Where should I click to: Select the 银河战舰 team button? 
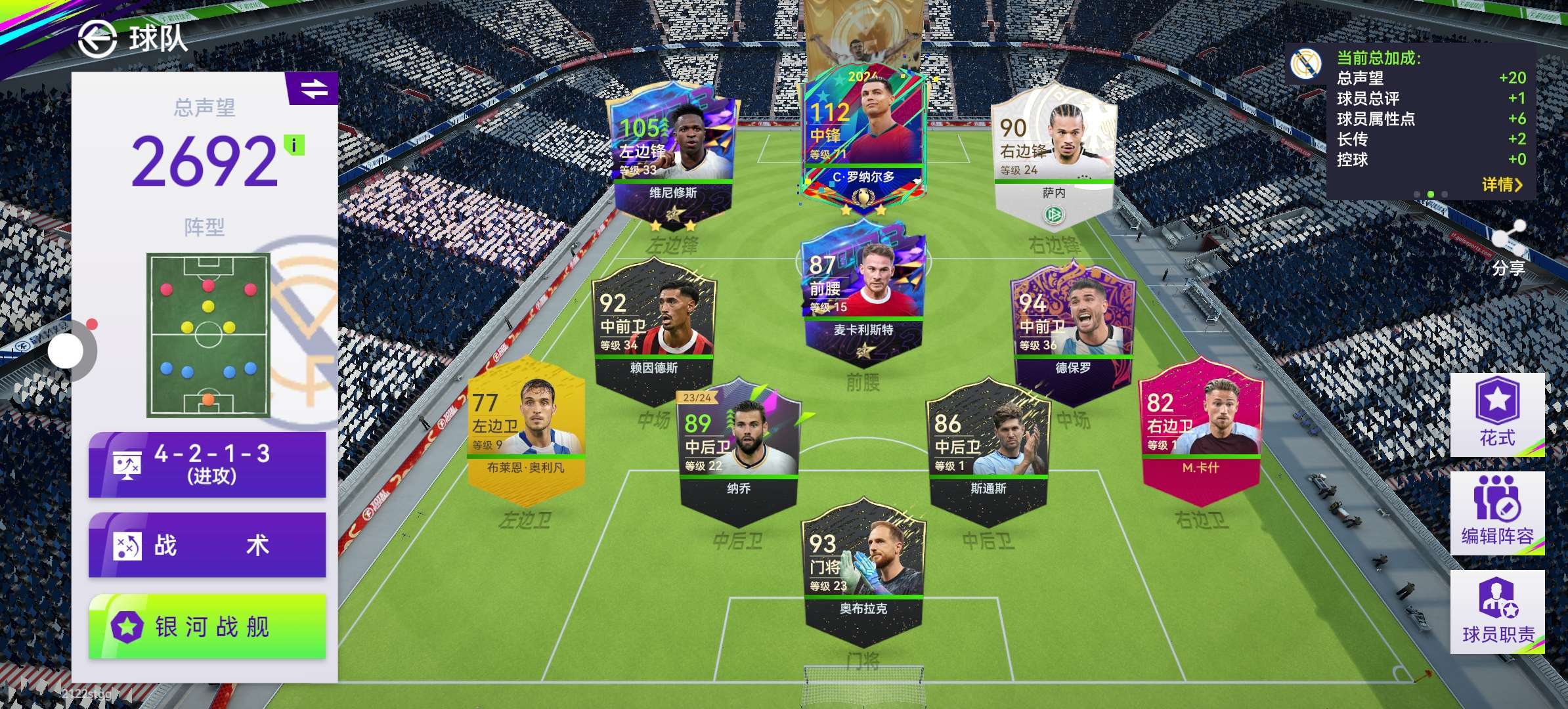(x=207, y=627)
